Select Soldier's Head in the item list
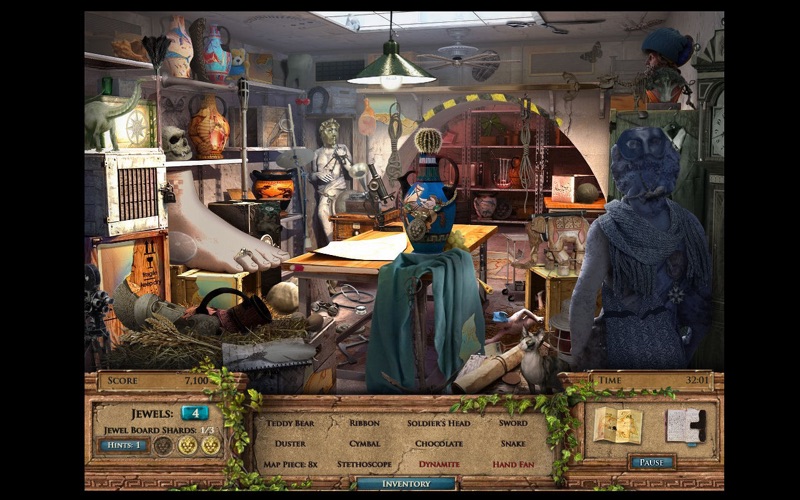 [439, 423]
